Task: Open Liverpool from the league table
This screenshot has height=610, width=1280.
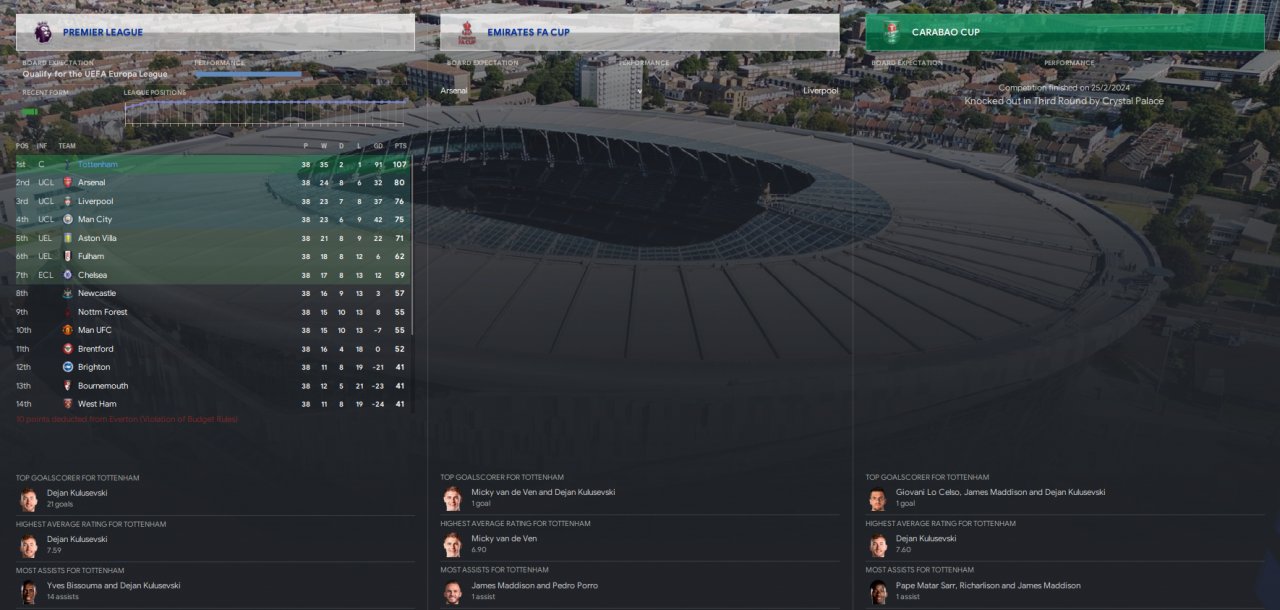Action: coord(95,201)
